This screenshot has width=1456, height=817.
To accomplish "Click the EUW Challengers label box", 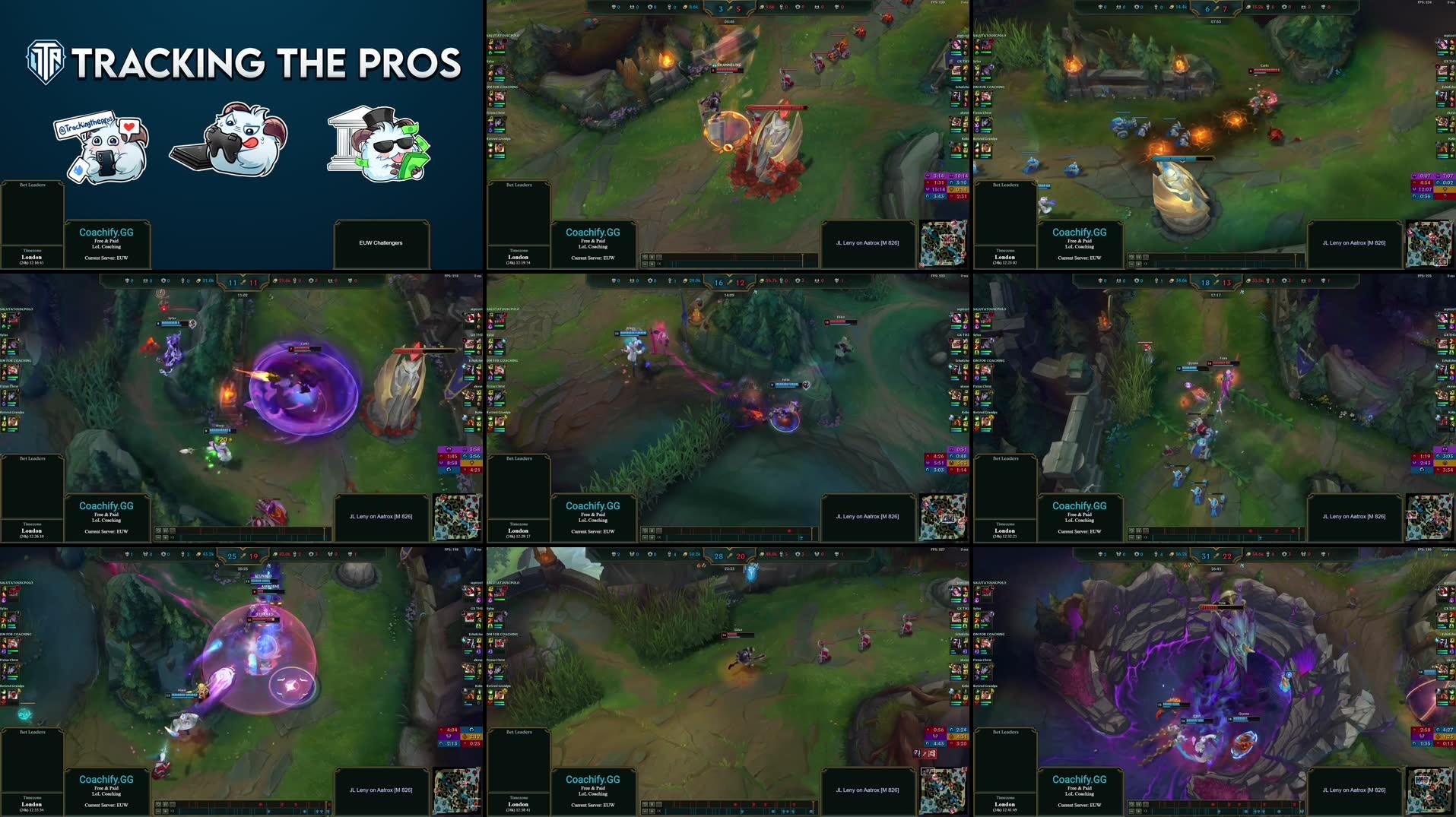I will 381,243.
